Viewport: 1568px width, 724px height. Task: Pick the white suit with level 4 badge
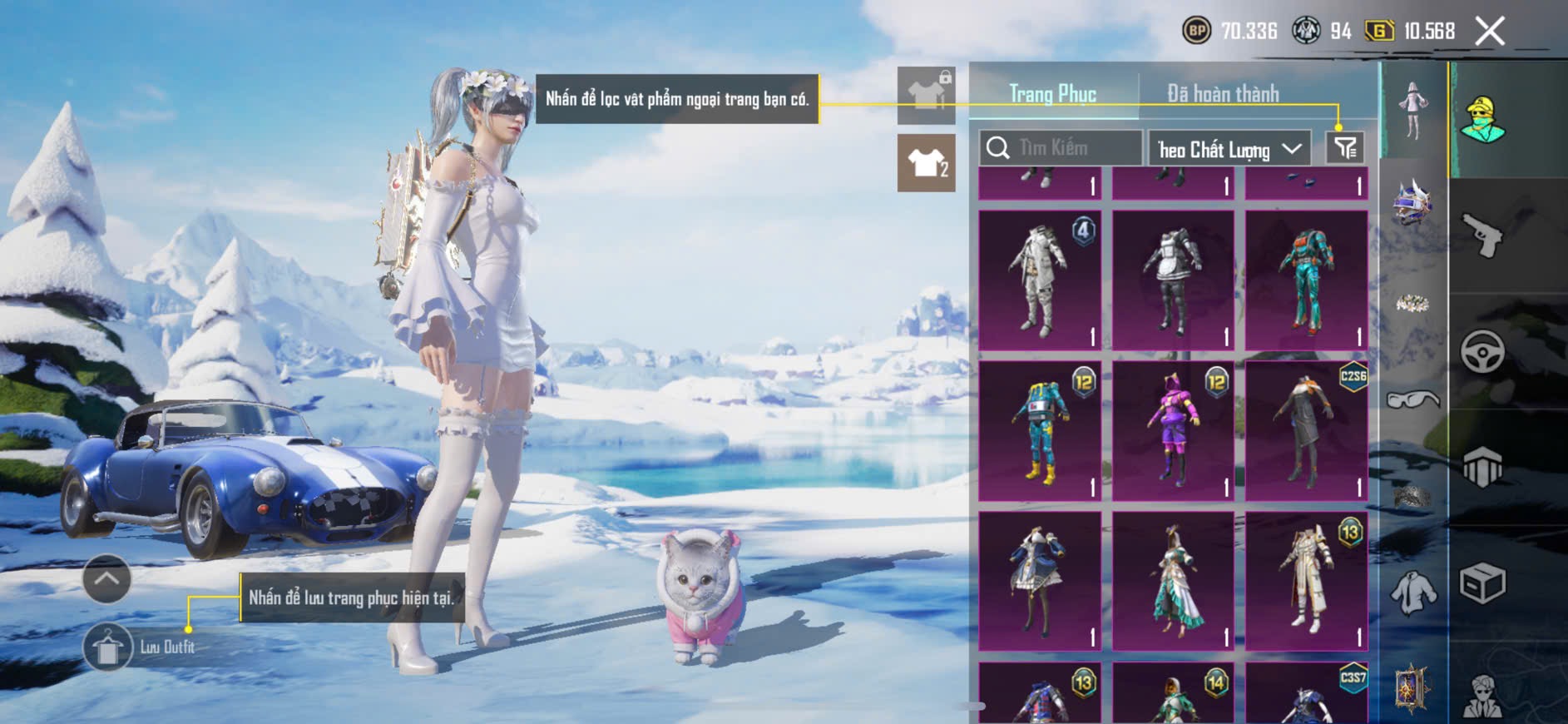[x=1040, y=280]
